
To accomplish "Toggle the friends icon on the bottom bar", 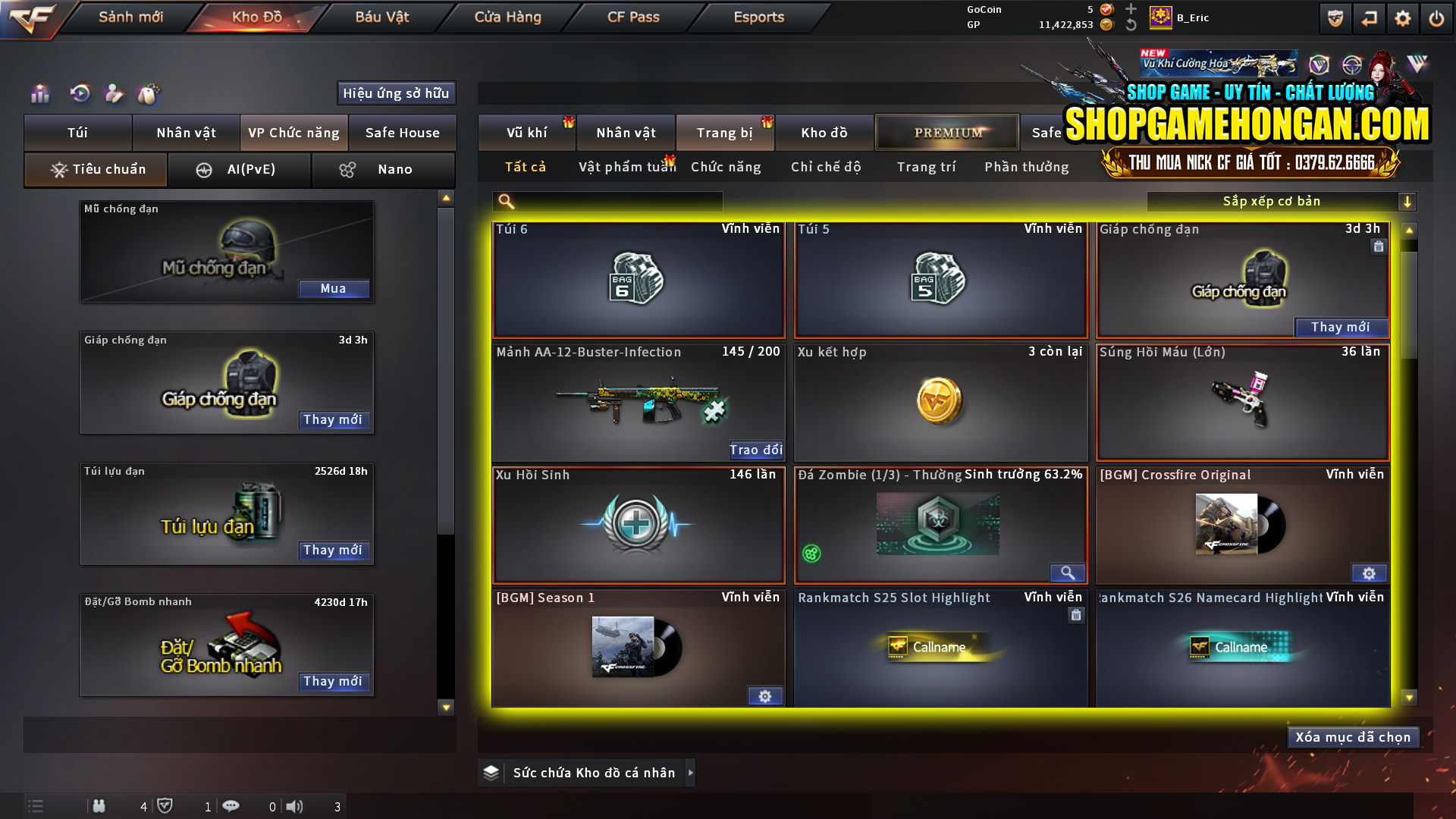I will point(99,806).
